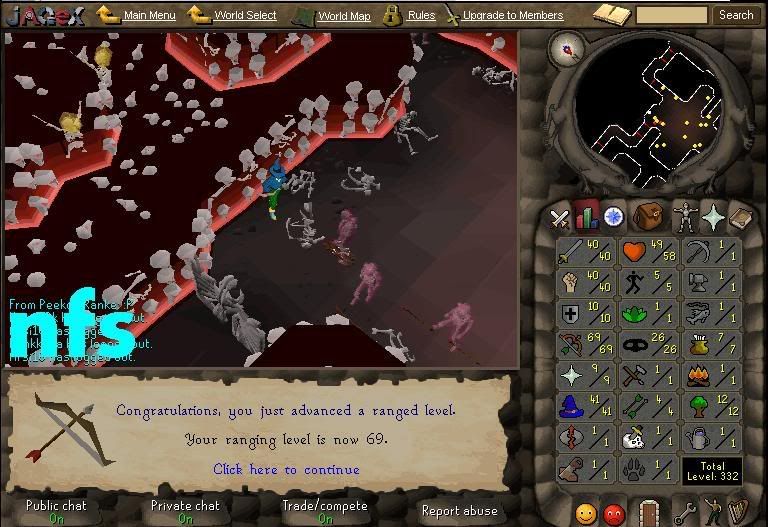Focus the search text field
768x527 pixels.
tap(671, 15)
